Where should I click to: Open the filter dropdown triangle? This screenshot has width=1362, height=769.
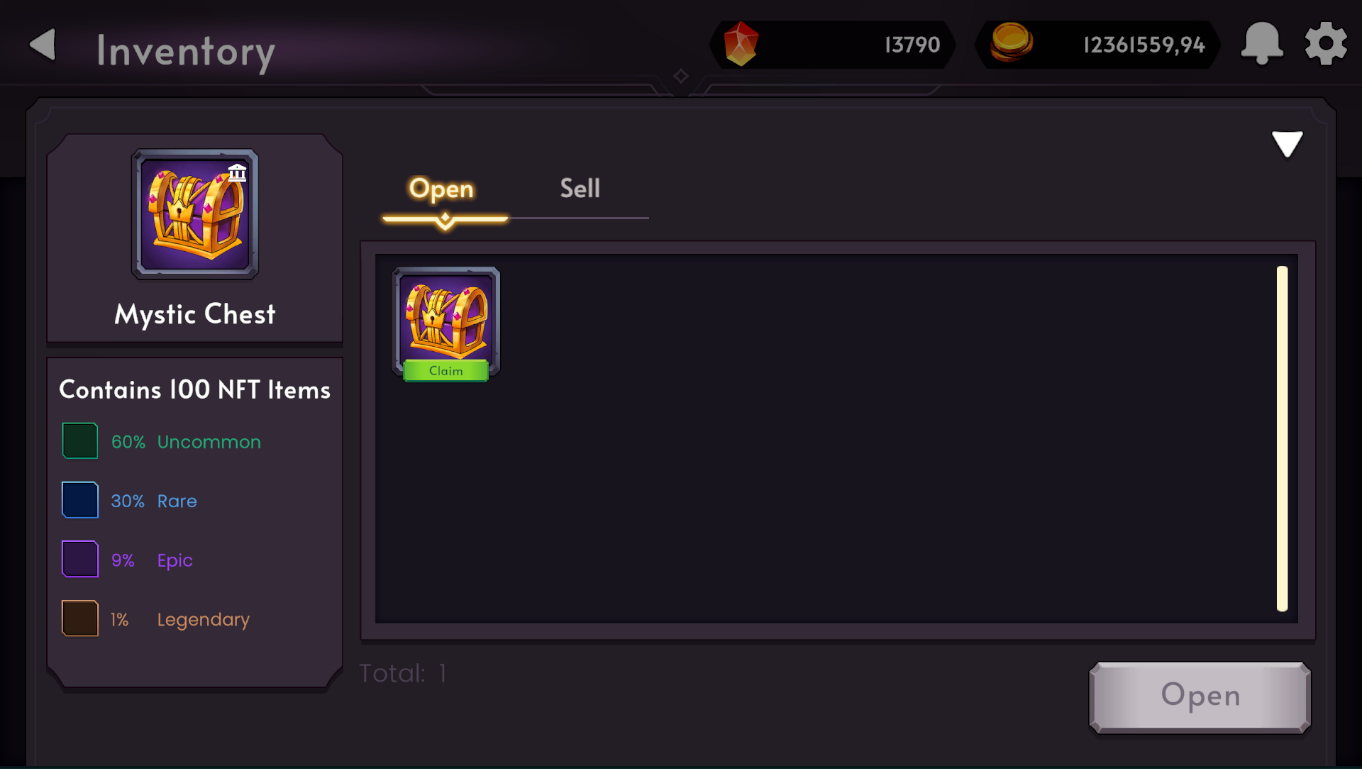pyautogui.click(x=1288, y=142)
